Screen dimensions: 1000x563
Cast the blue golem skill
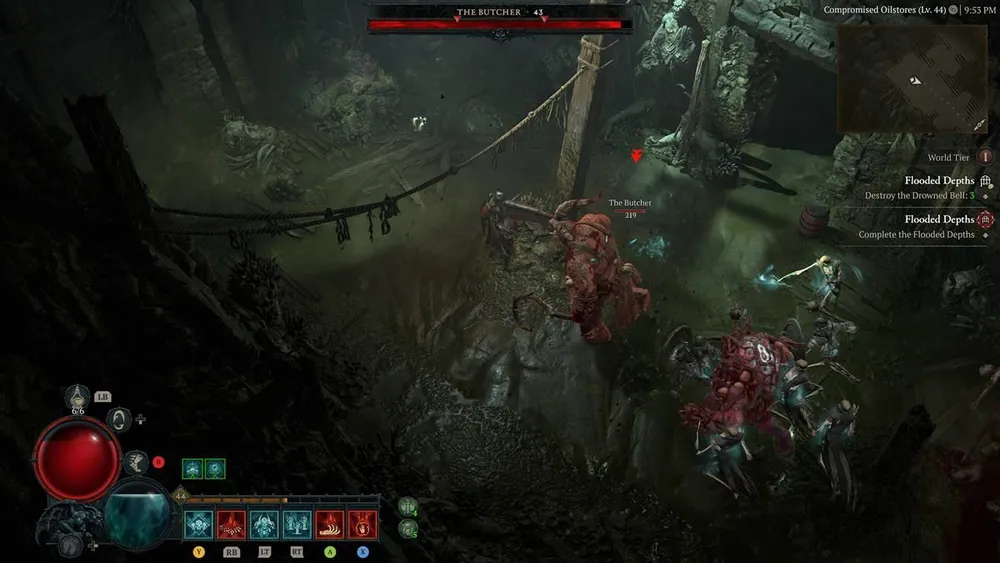pos(264,524)
